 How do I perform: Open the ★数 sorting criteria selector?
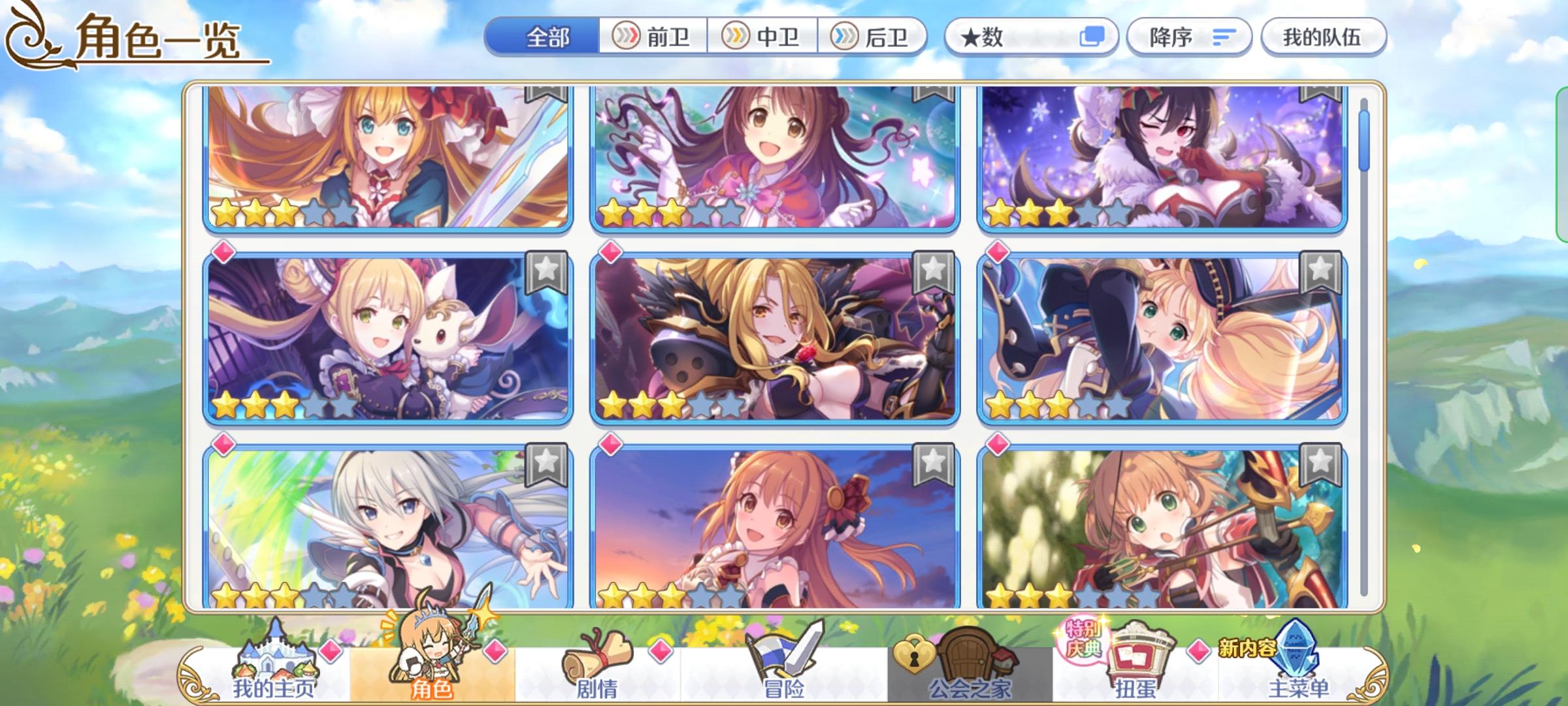[x=1000, y=37]
